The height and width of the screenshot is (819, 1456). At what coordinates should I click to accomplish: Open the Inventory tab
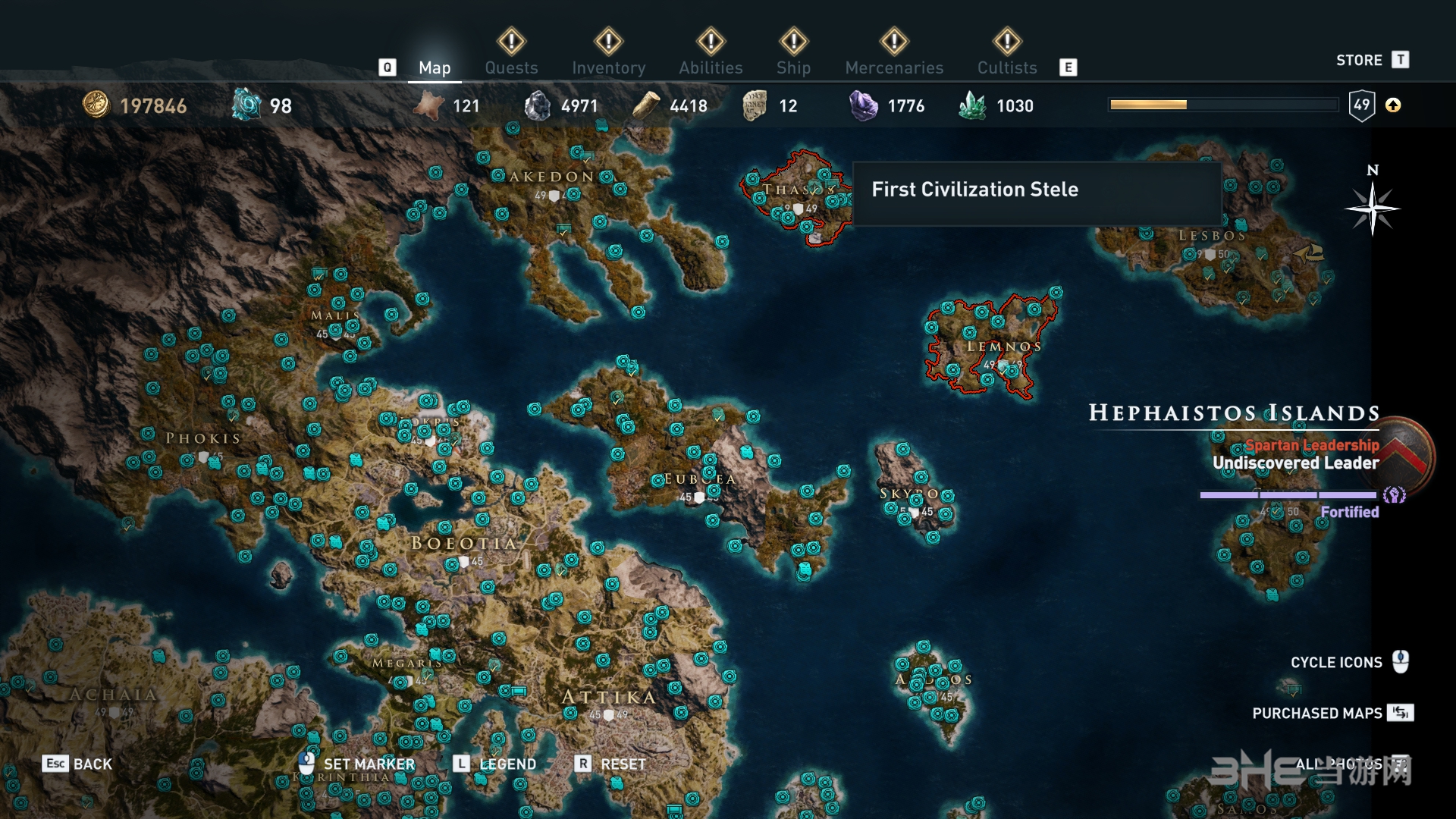608,67
